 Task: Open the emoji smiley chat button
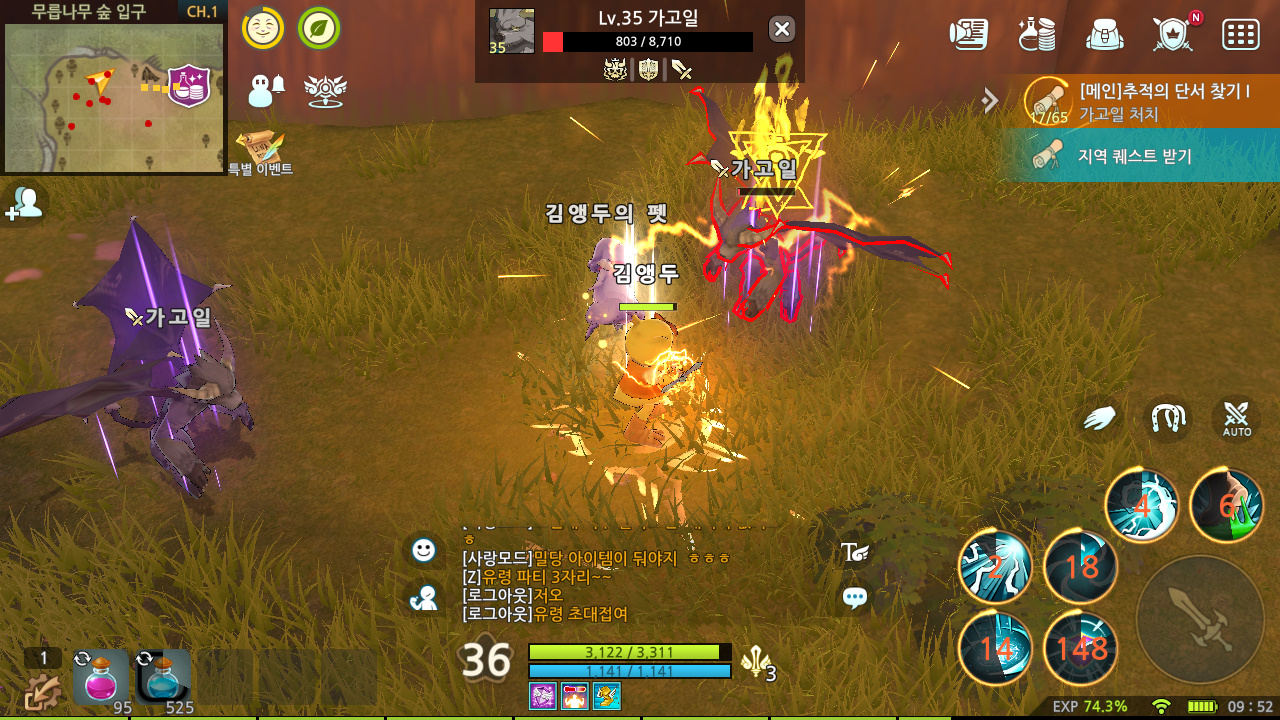[424, 549]
